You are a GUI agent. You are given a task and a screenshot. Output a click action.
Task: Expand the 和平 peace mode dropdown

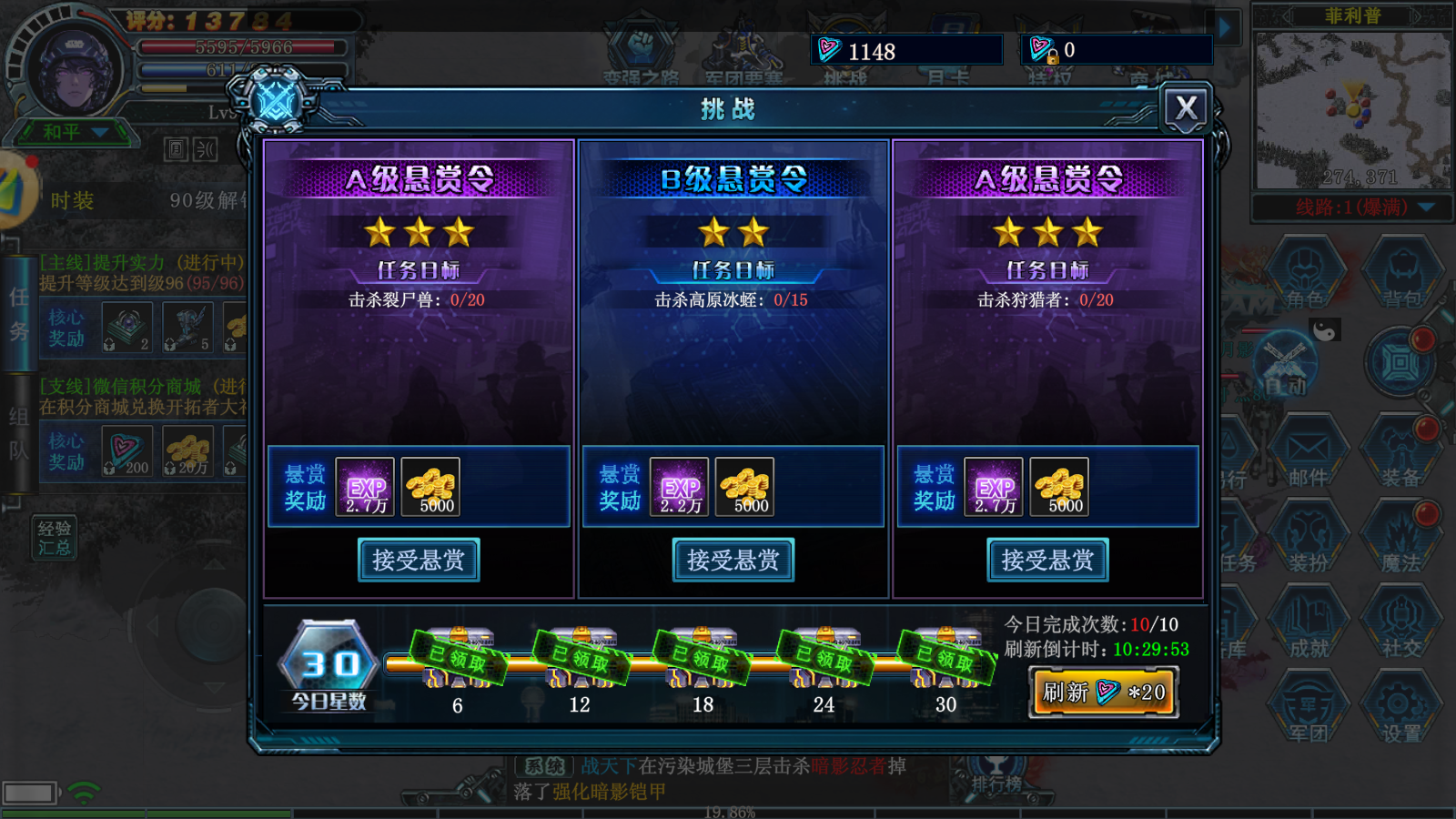73,130
